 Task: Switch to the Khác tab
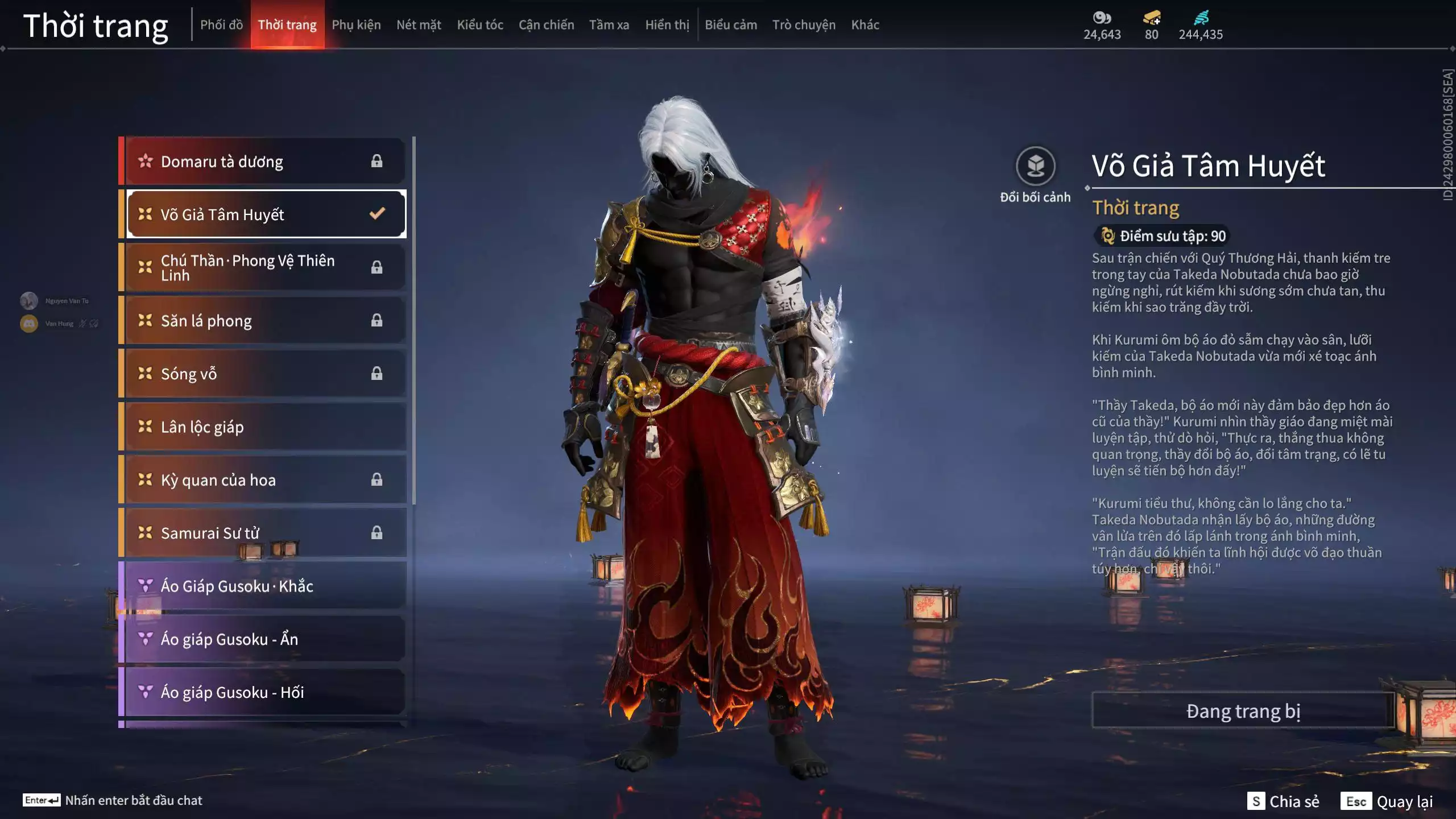coord(865,25)
